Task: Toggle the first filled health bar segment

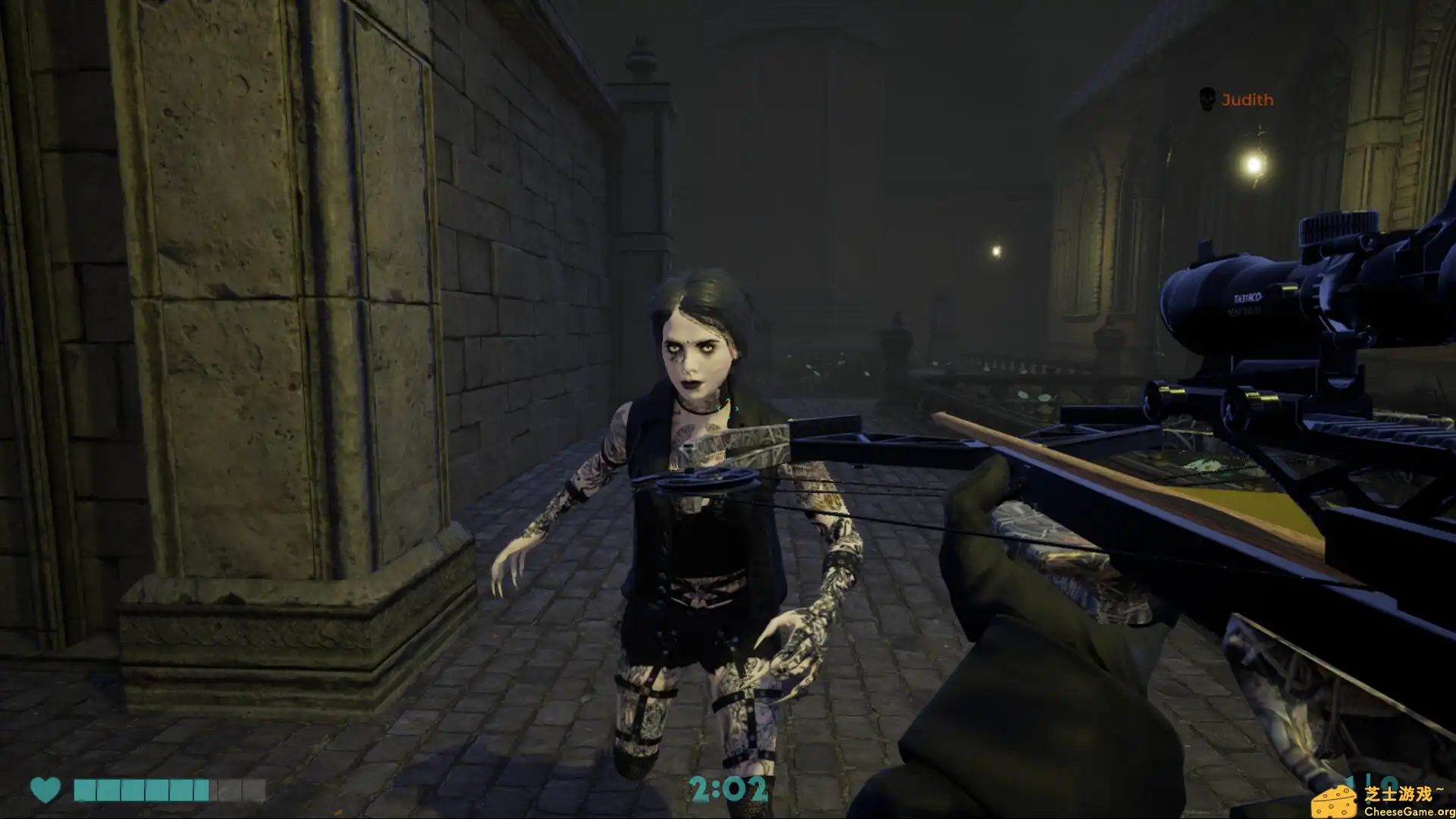Action: tap(86, 789)
